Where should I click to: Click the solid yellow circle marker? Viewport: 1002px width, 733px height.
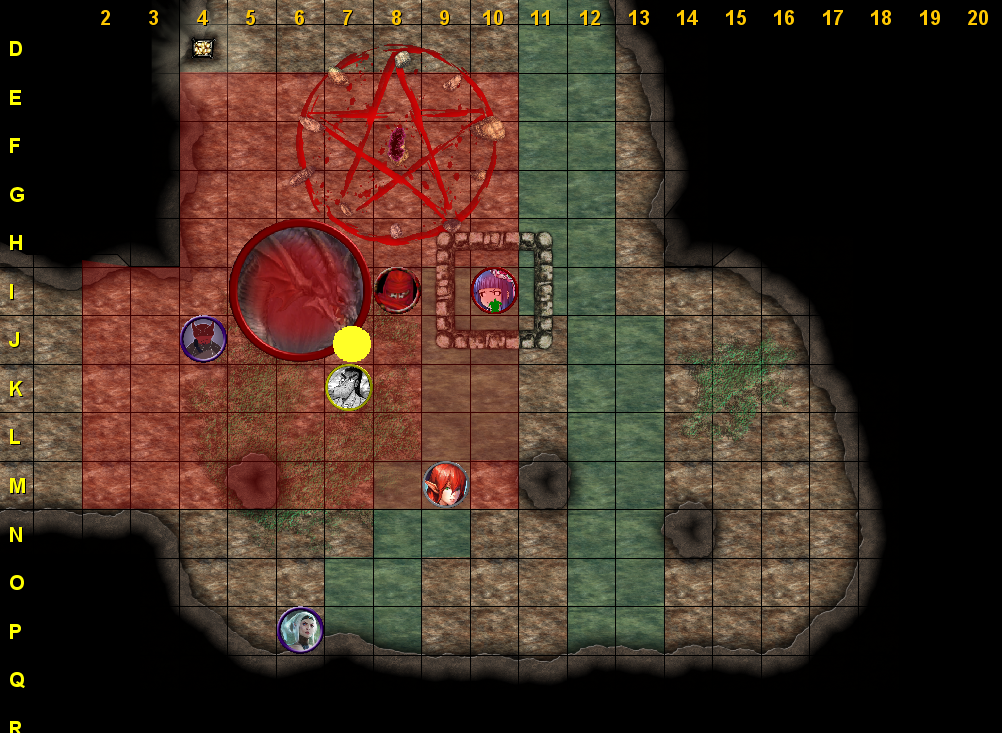point(352,344)
